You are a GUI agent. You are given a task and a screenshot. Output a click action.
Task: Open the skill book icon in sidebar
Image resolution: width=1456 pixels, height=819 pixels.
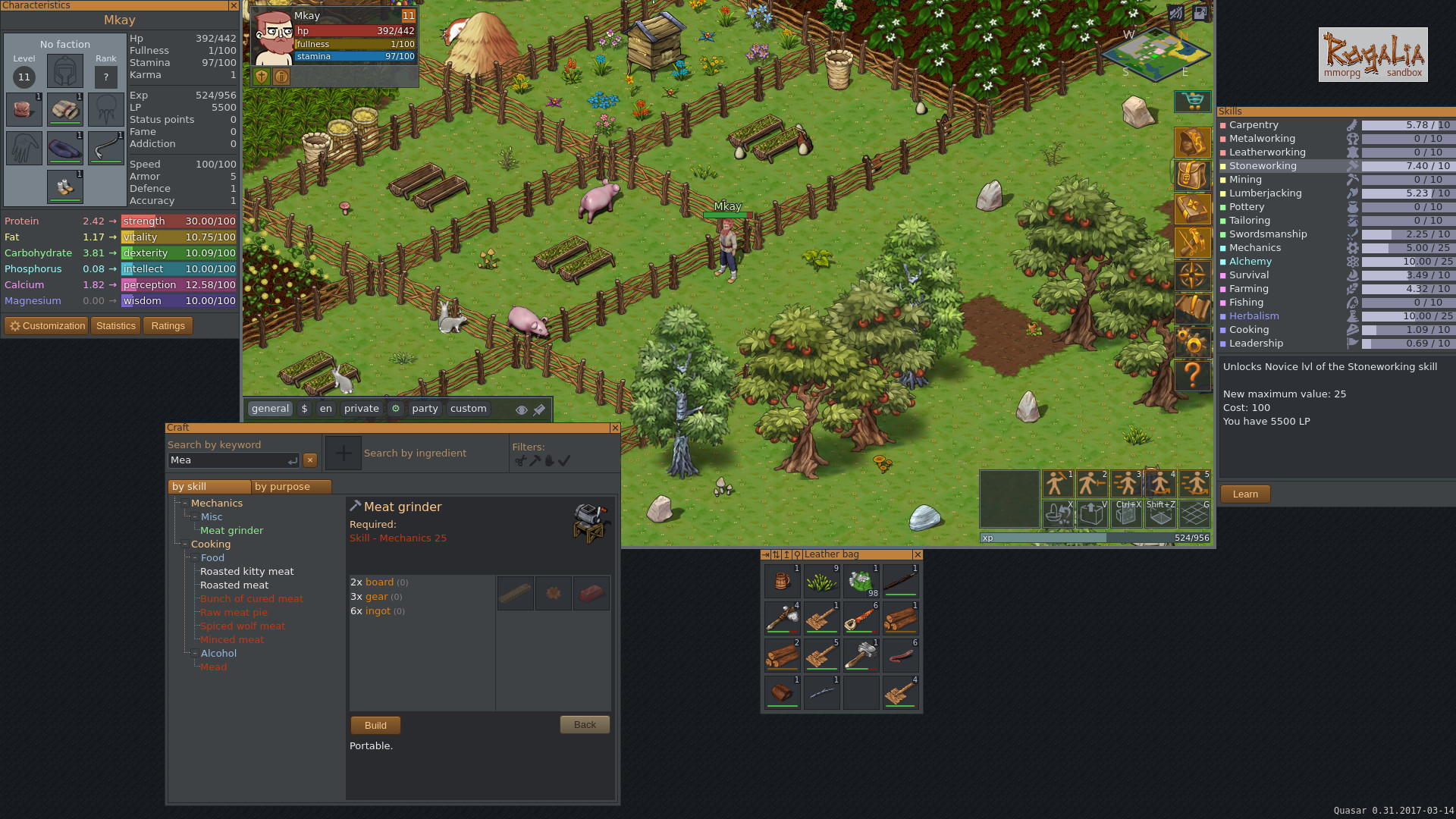[1192, 208]
